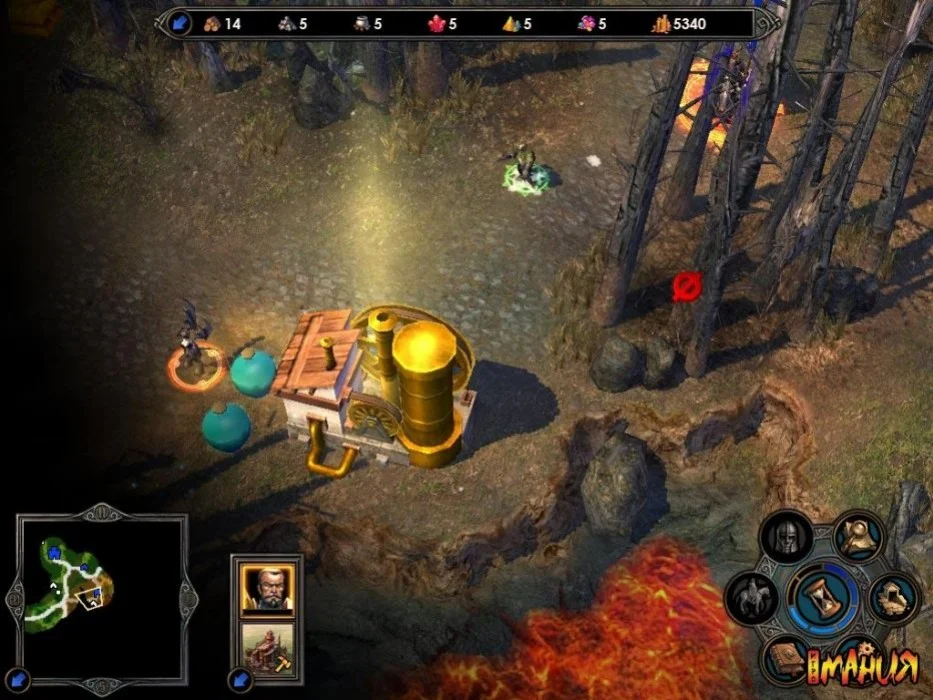933x700 pixels.
Task: Select the mounted knight movement button
Action: pyautogui.click(x=751, y=598)
